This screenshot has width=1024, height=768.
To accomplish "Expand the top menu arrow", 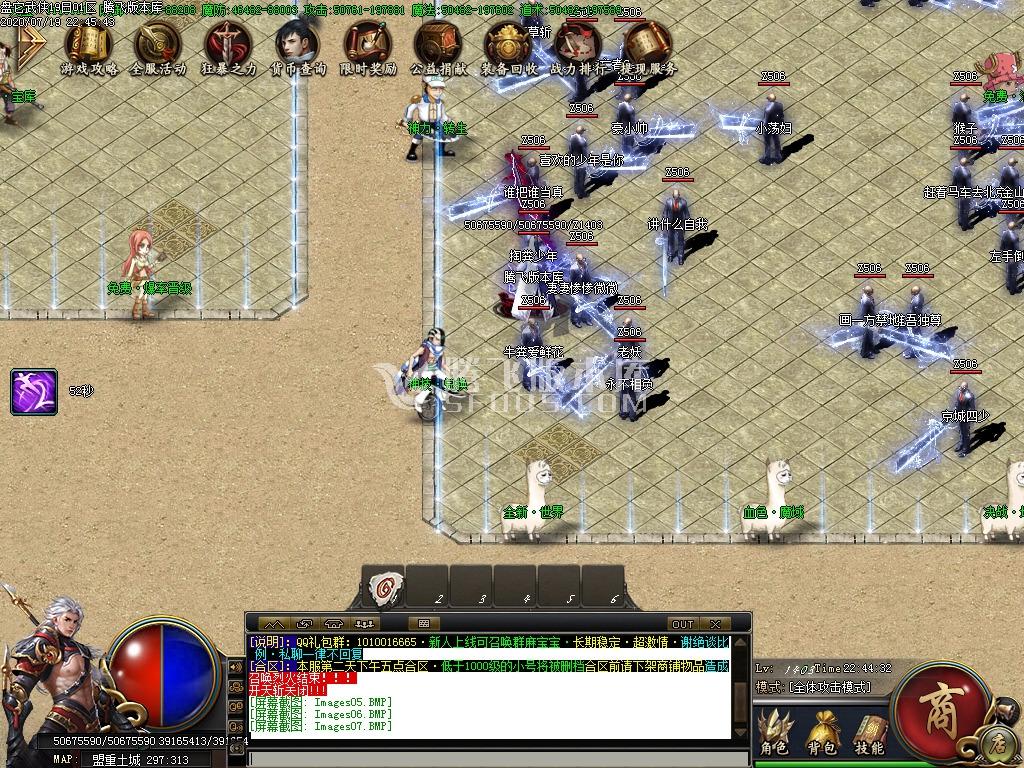I will (32, 46).
